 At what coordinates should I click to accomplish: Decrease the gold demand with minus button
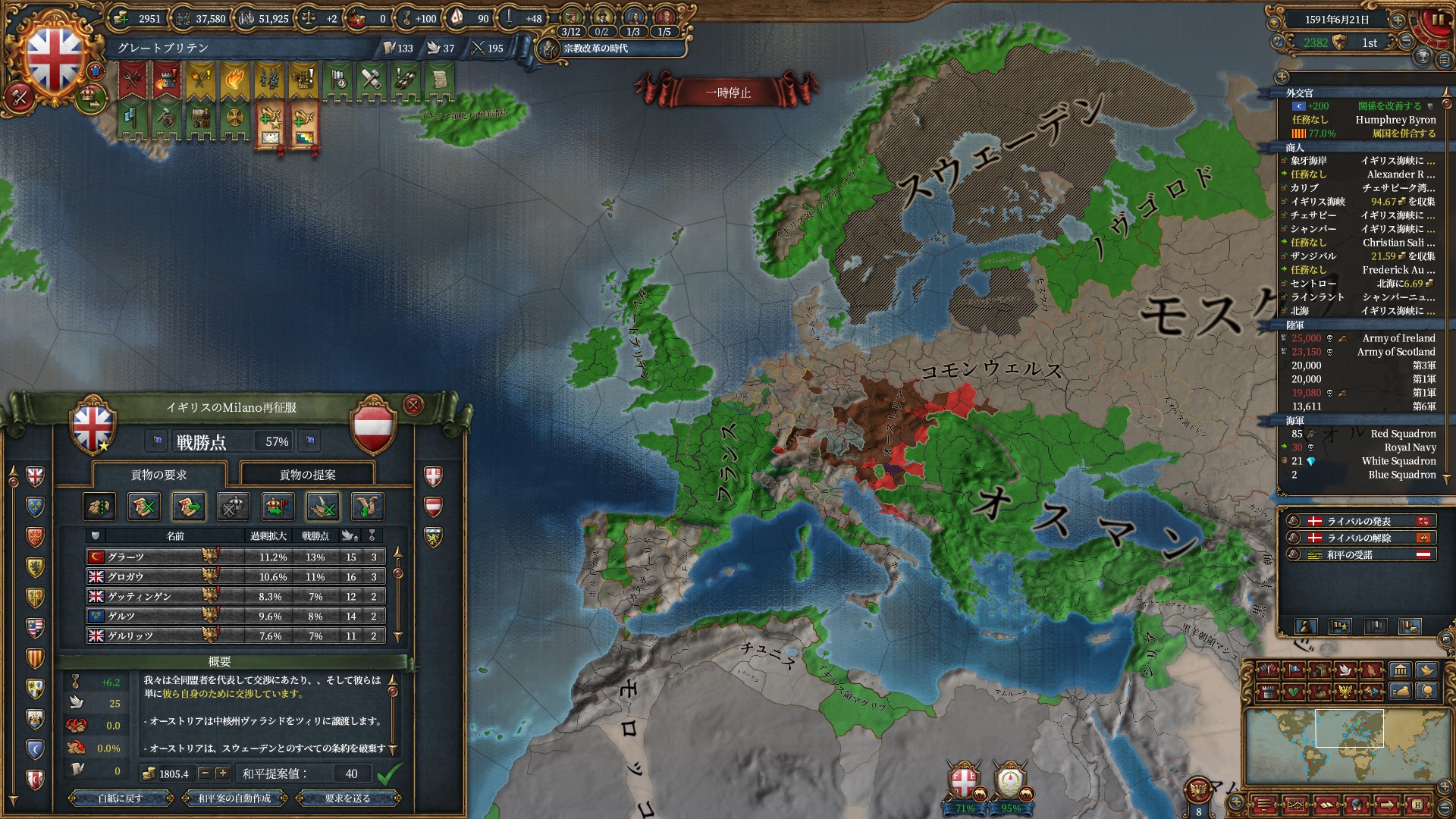point(205,773)
